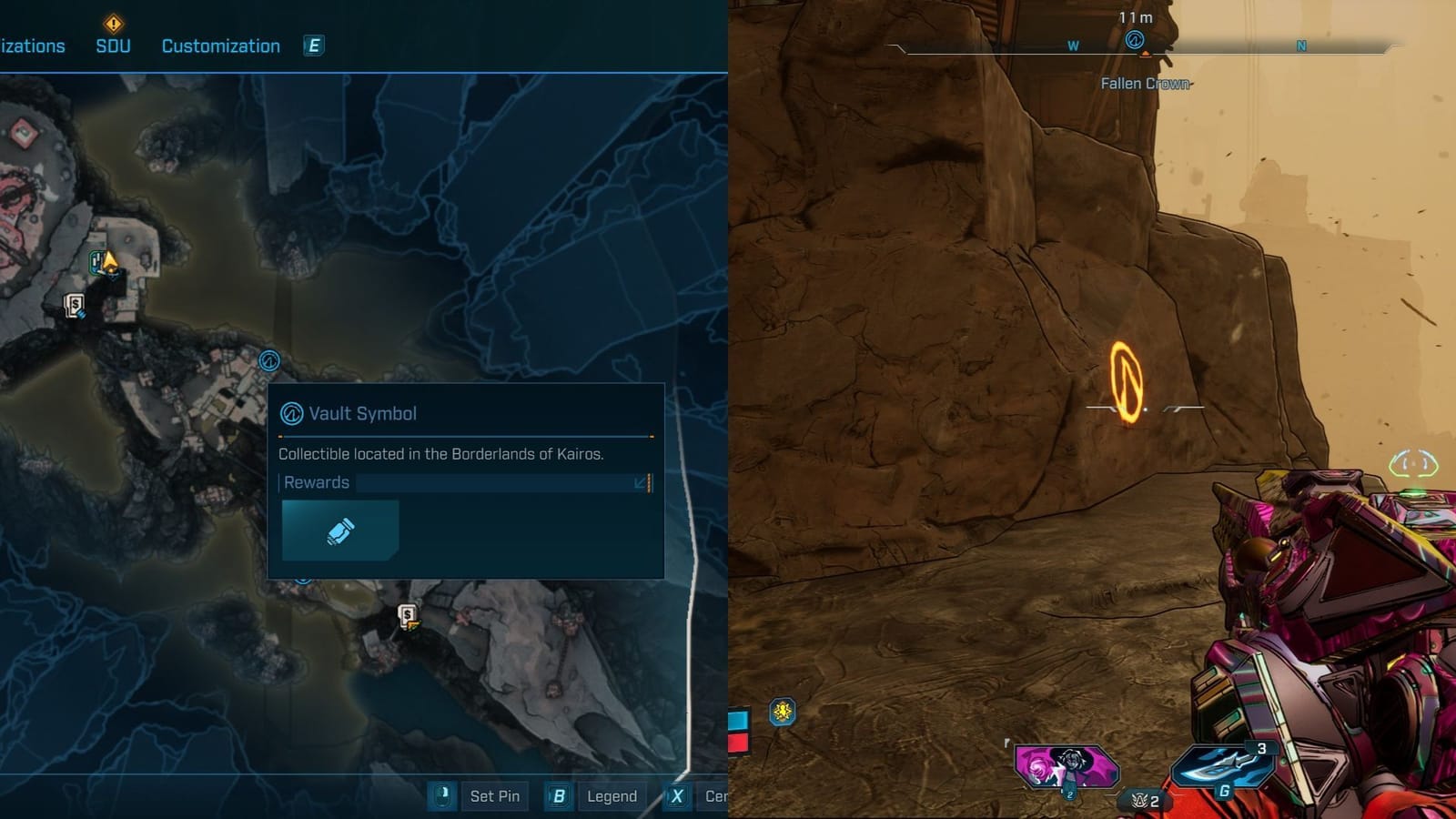Open the SDU tab
Image resolution: width=1456 pixels, height=819 pixels.
tap(114, 45)
